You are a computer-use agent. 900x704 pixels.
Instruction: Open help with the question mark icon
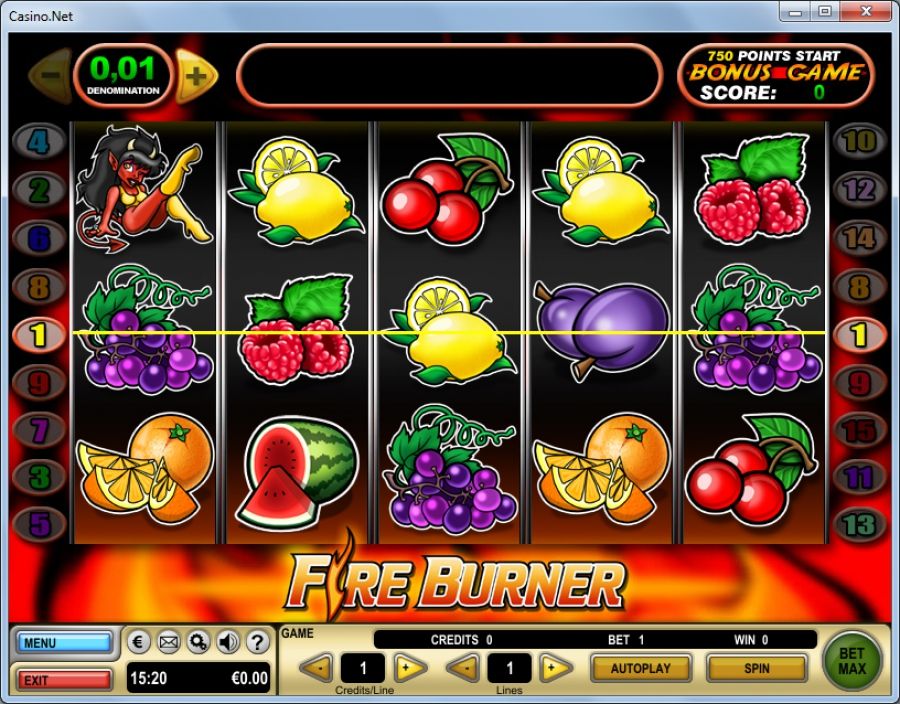[x=256, y=642]
